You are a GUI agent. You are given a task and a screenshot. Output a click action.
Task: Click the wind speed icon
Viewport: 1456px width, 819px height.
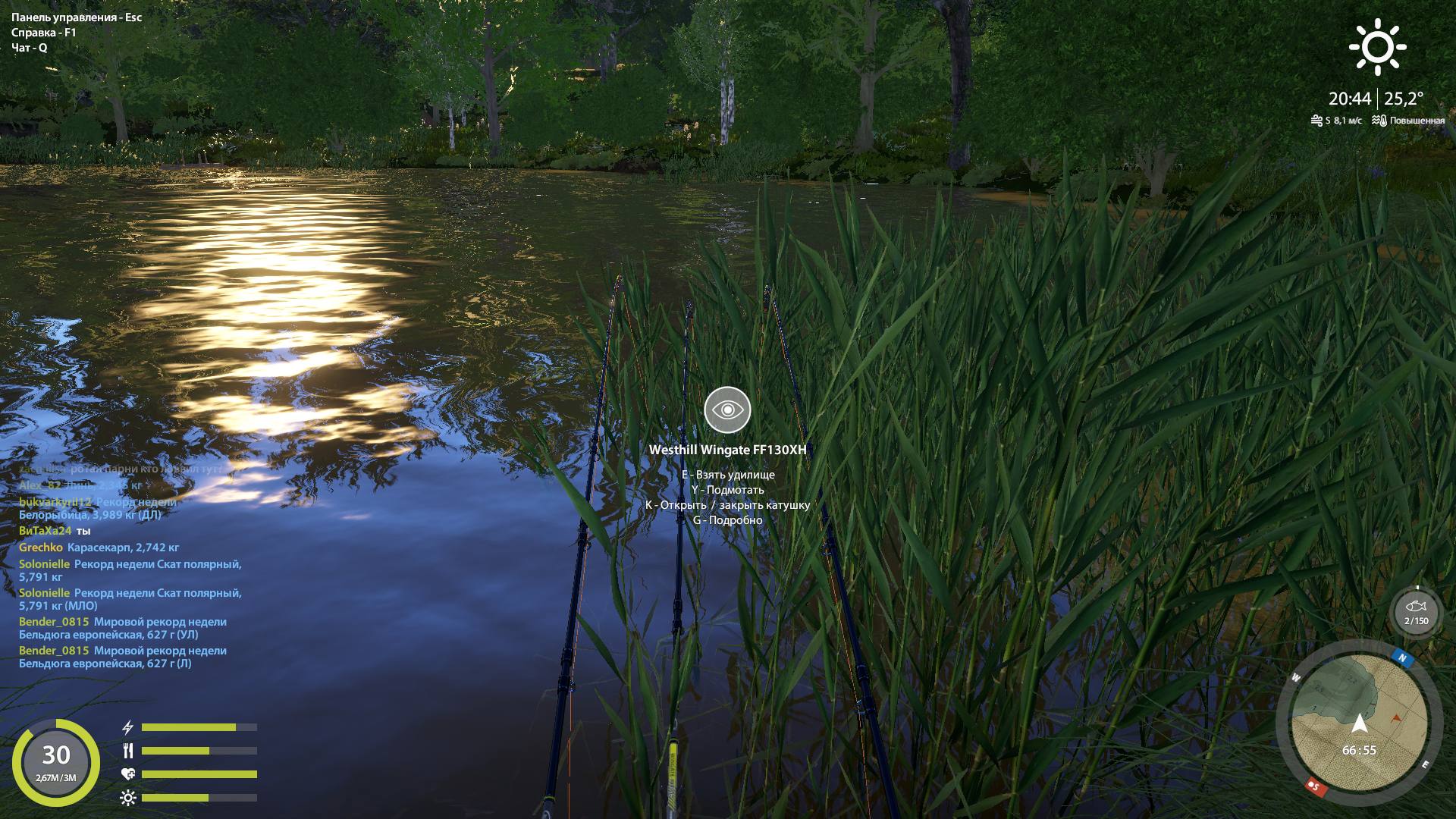(1316, 118)
